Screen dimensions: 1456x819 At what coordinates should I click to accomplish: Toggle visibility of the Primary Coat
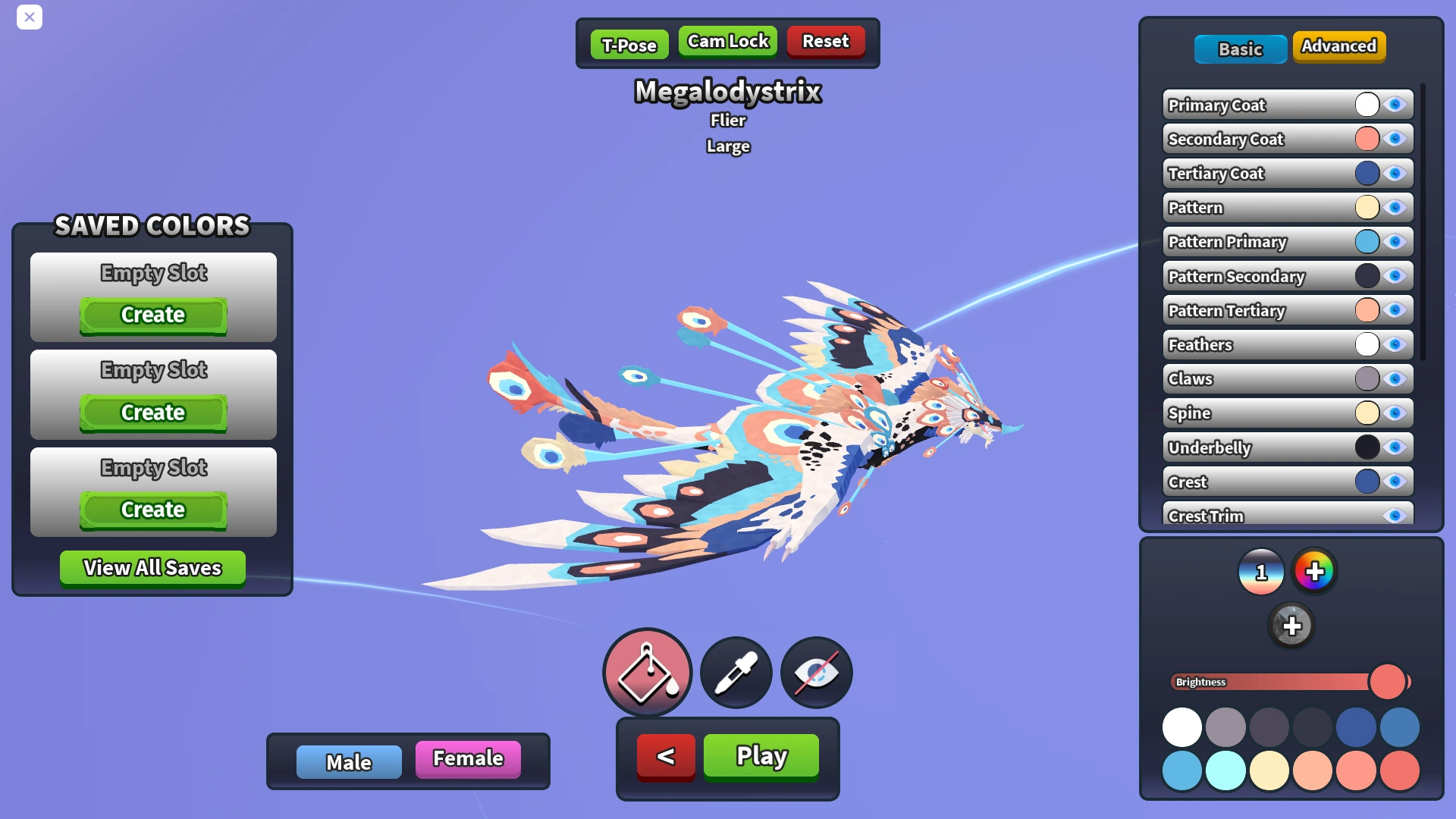pos(1395,105)
